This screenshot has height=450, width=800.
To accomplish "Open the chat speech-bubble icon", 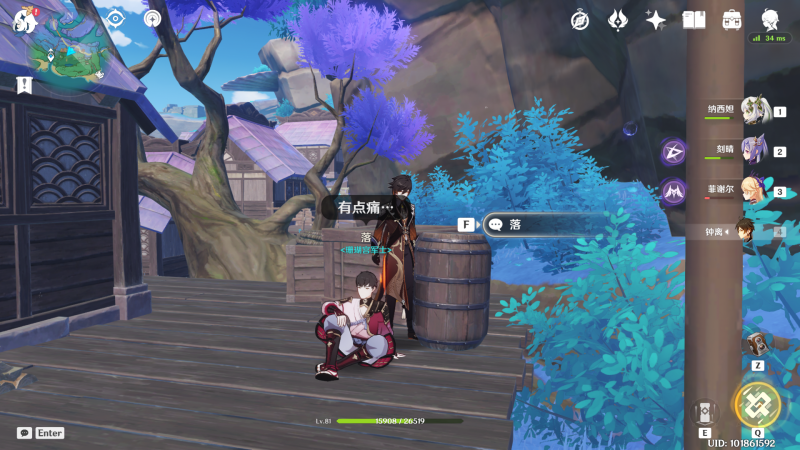I will pyautogui.click(x=24, y=433).
